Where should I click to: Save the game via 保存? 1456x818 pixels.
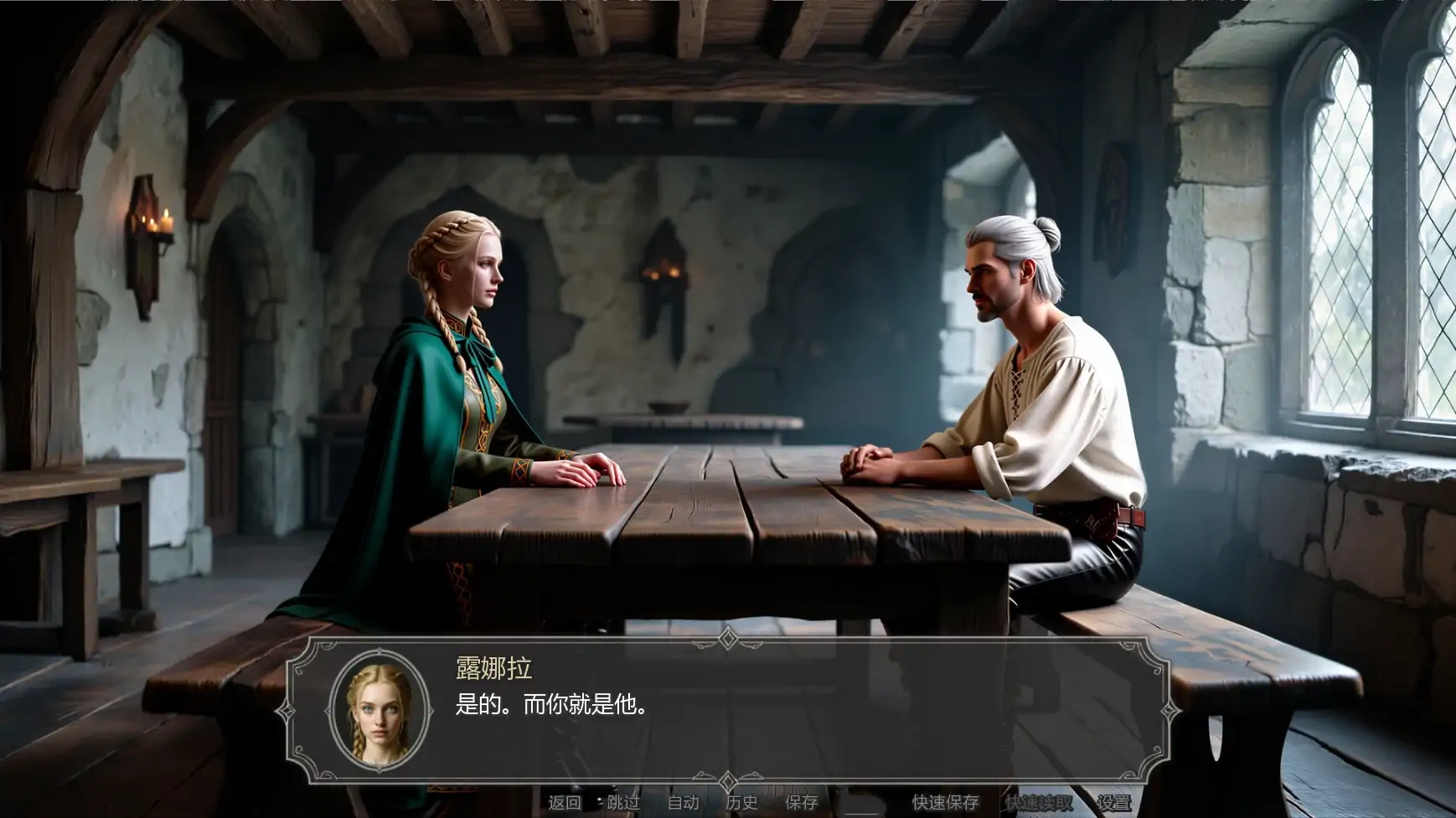(x=801, y=804)
